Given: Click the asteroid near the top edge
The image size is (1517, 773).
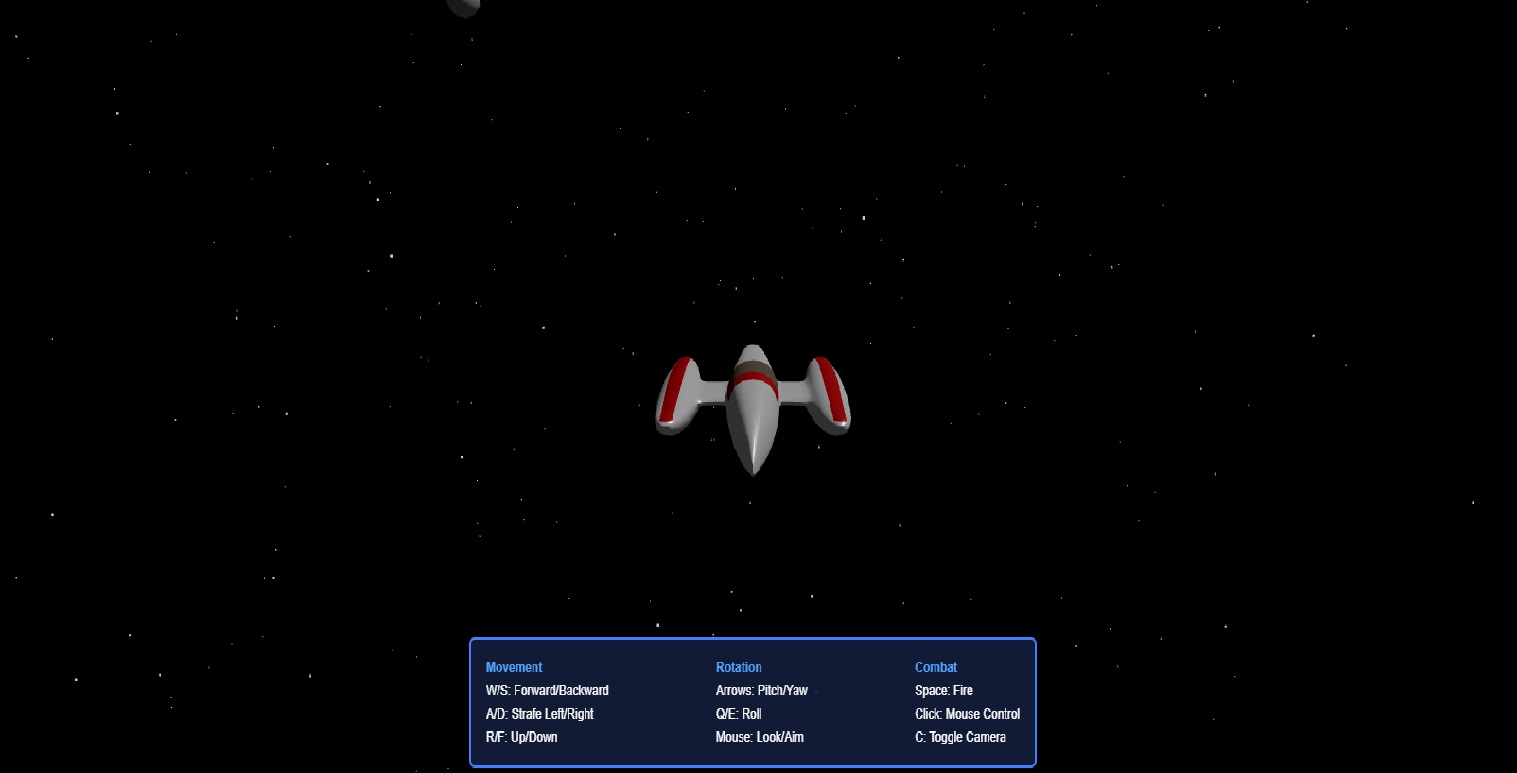Looking at the screenshot, I should (x=463, y=7).
